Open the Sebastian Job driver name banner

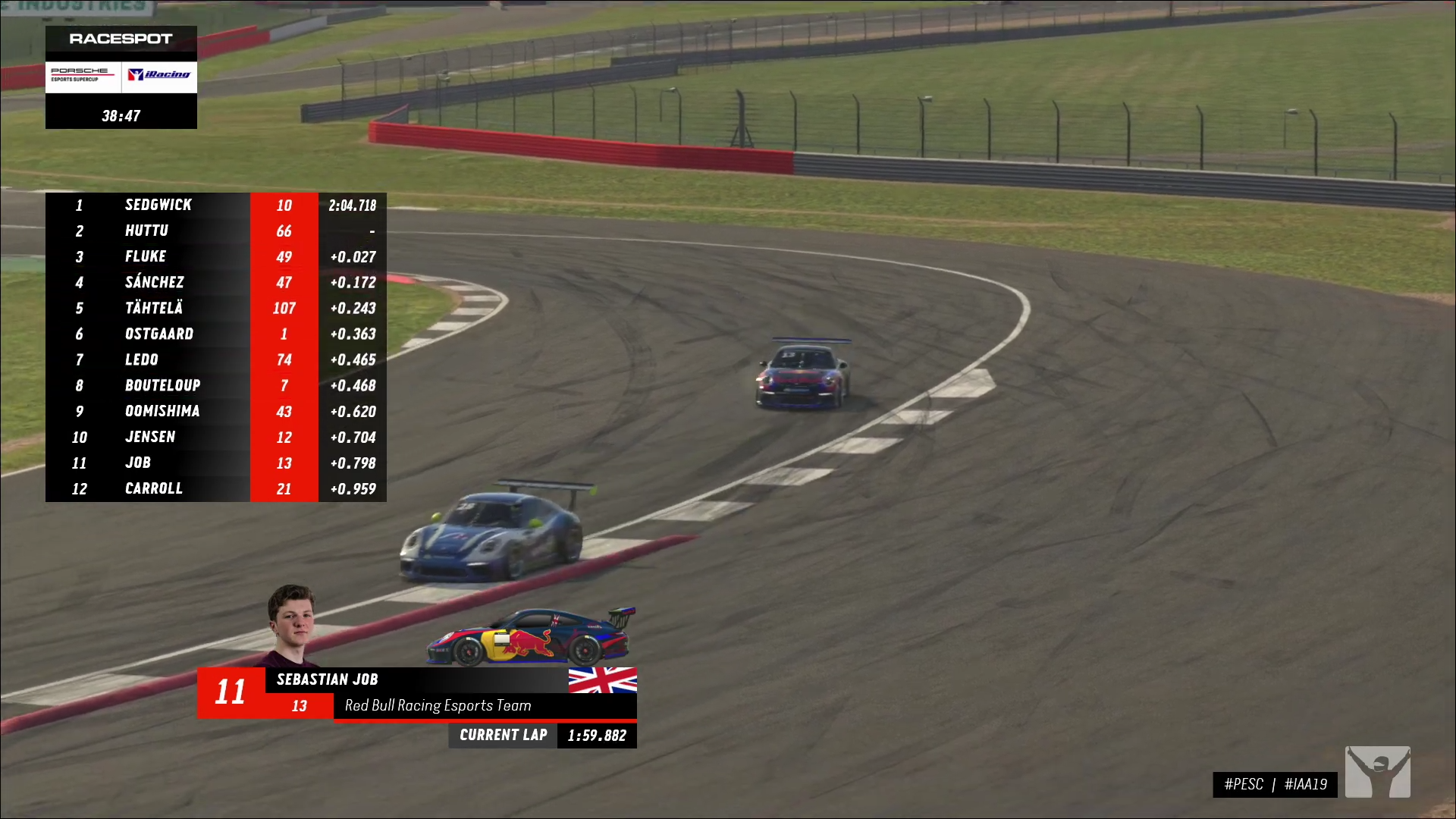coord(416,679)
